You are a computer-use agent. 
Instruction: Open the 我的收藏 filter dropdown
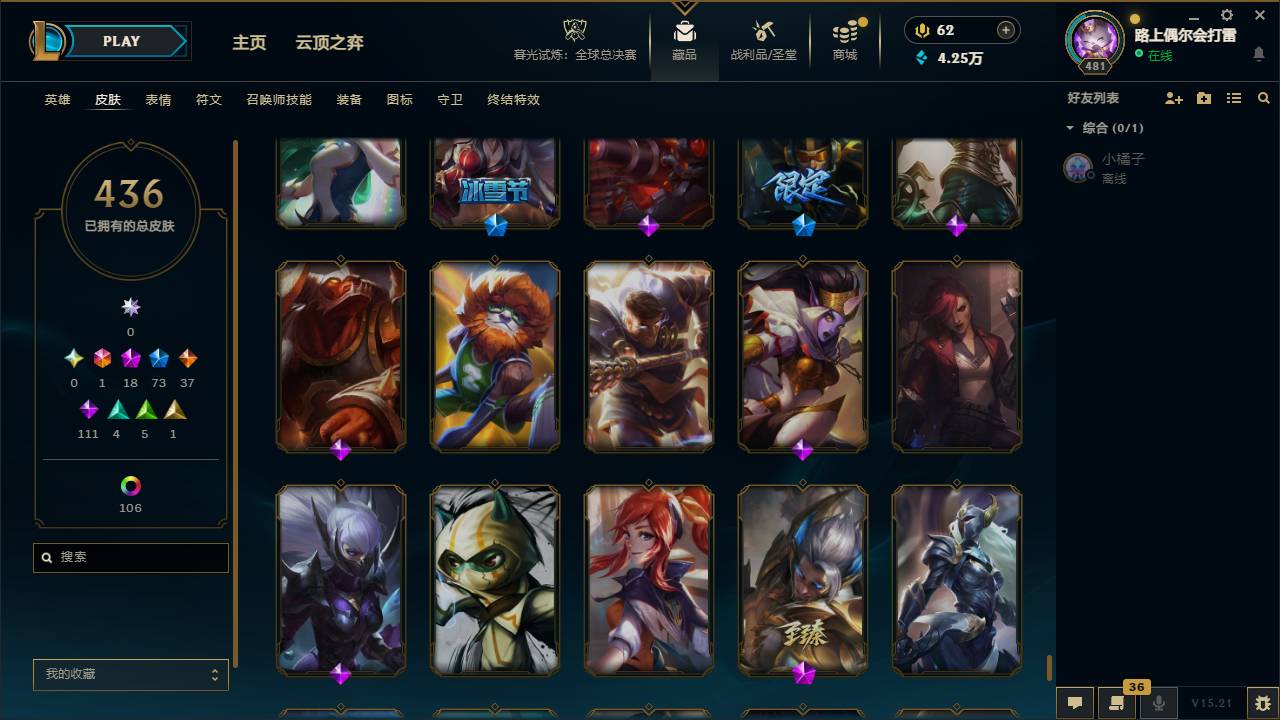tap(130, 674)
